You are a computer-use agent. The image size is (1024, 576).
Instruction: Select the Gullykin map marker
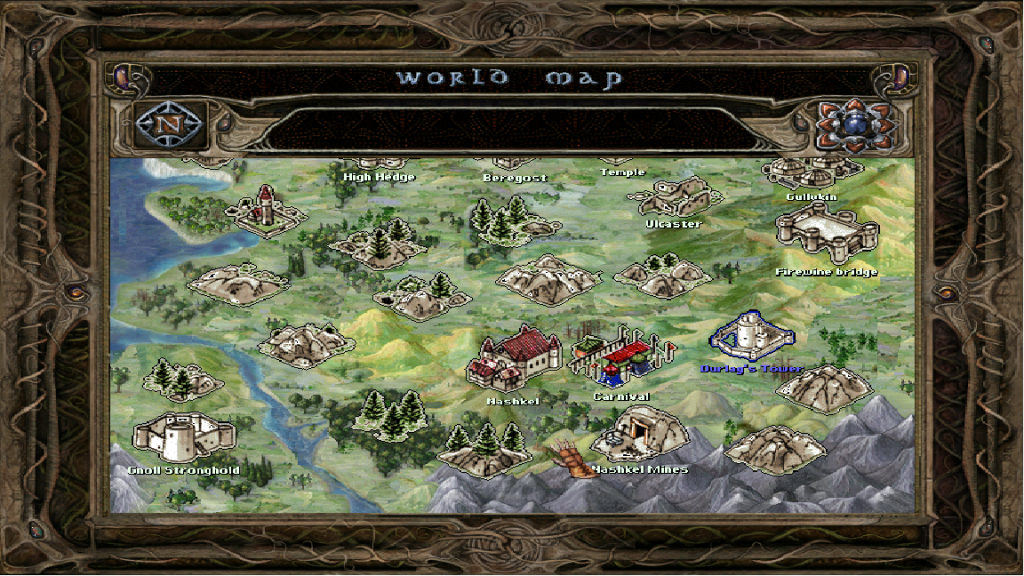click(x=810, y=172)
